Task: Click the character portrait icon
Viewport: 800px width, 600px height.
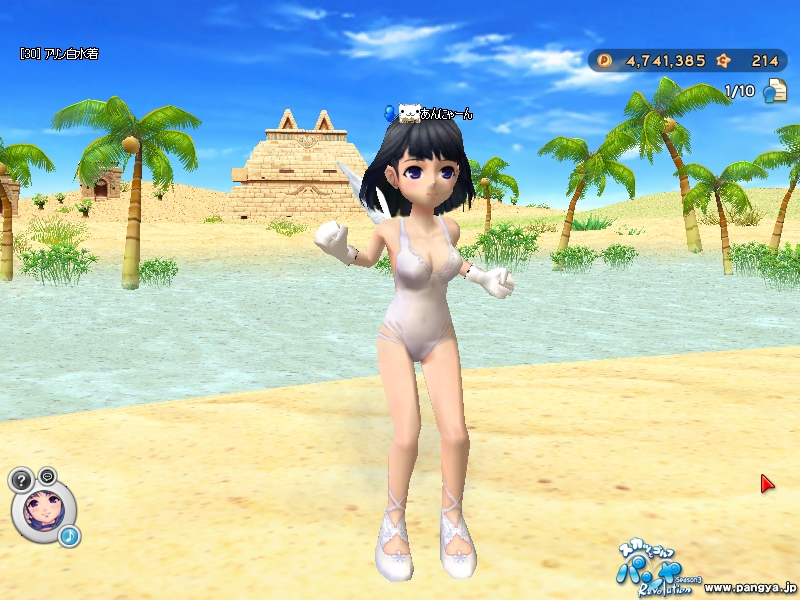Action: (x=43, y=510)
